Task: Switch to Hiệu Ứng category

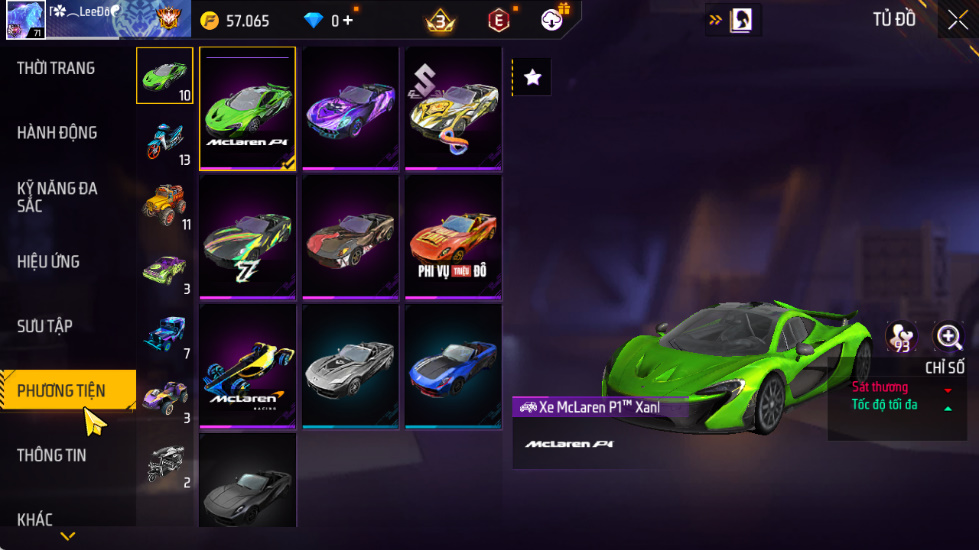Action: click(48, 261)
